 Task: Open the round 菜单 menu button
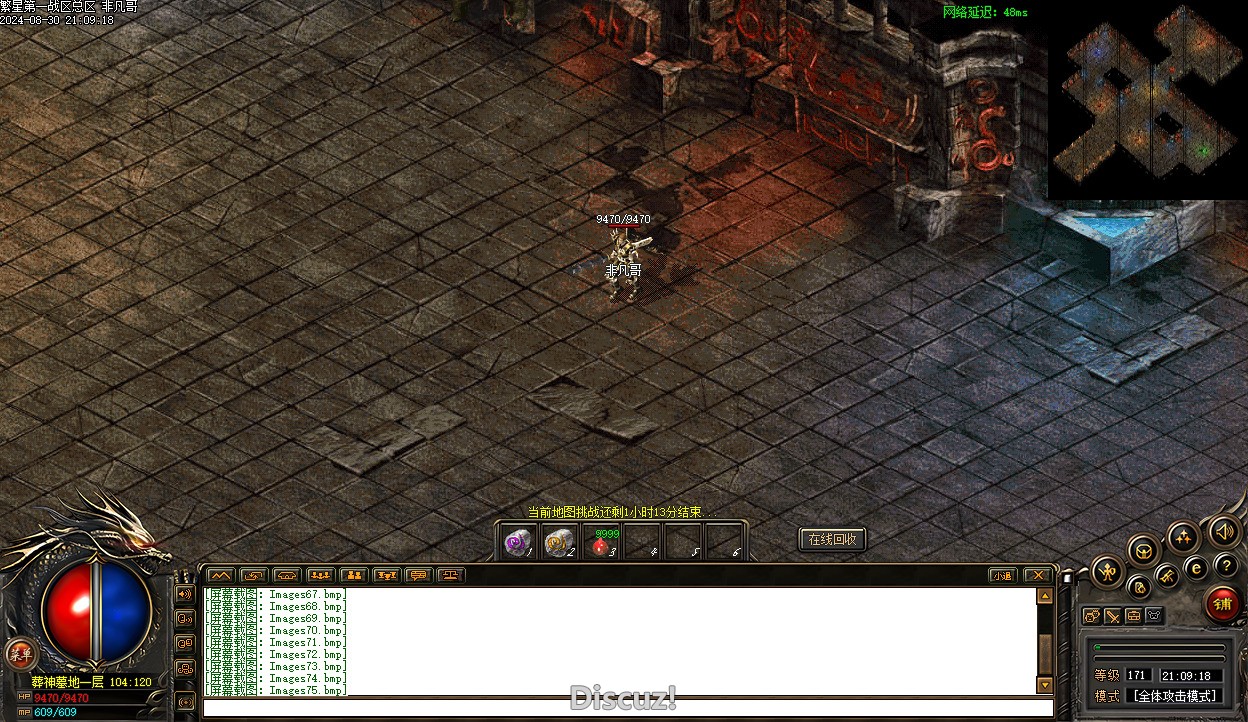19,654
